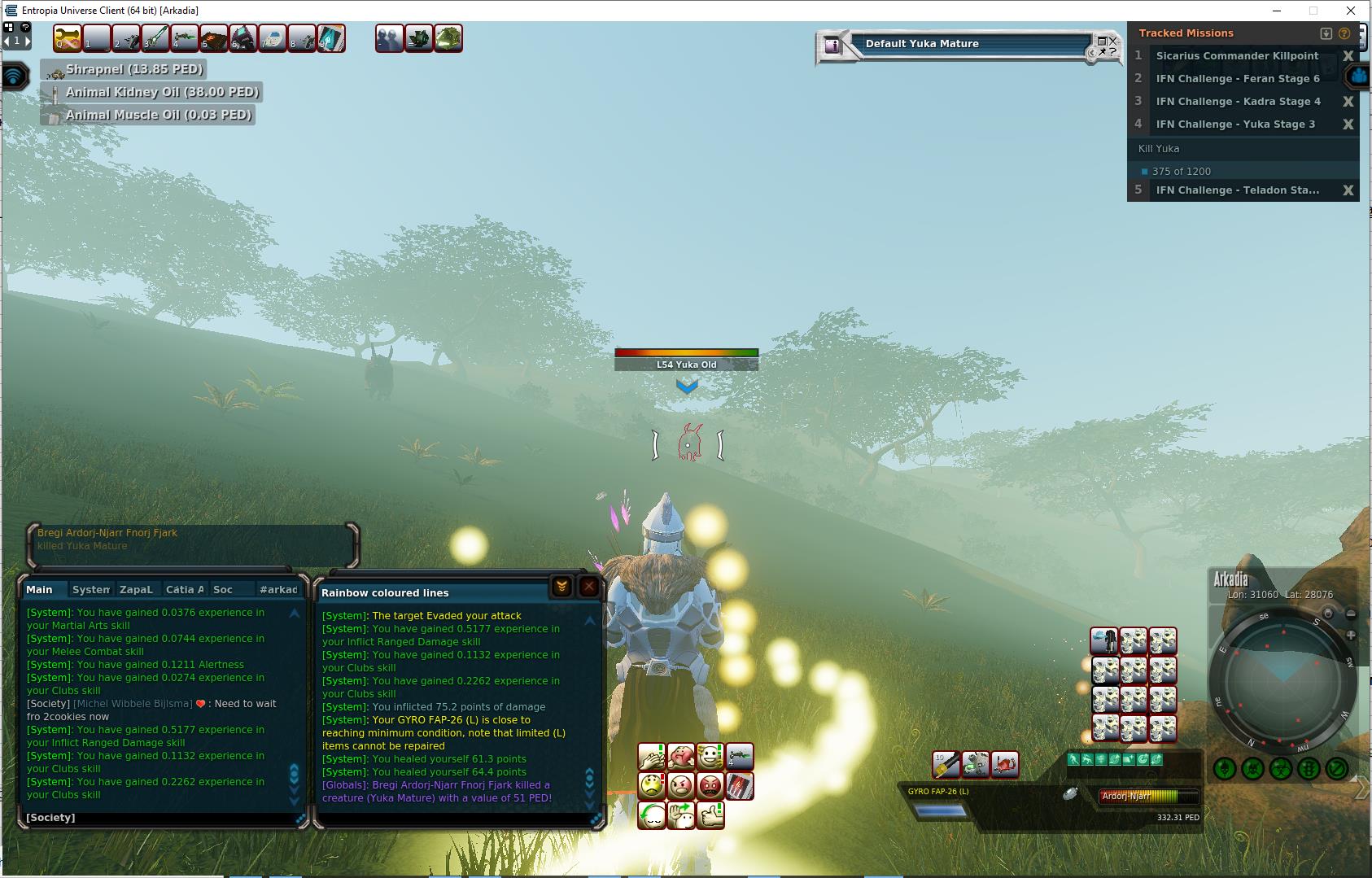1372x878 pixels.
Task: Trigger the angry red face emote
Action: coord(710,787)
